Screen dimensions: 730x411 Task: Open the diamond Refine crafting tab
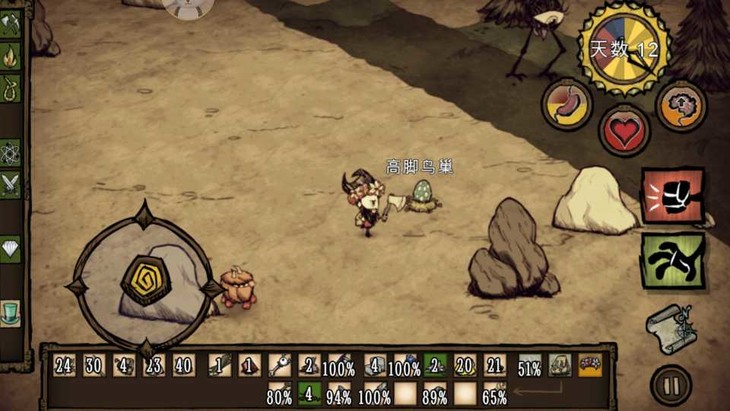click(x=11, y=249)
